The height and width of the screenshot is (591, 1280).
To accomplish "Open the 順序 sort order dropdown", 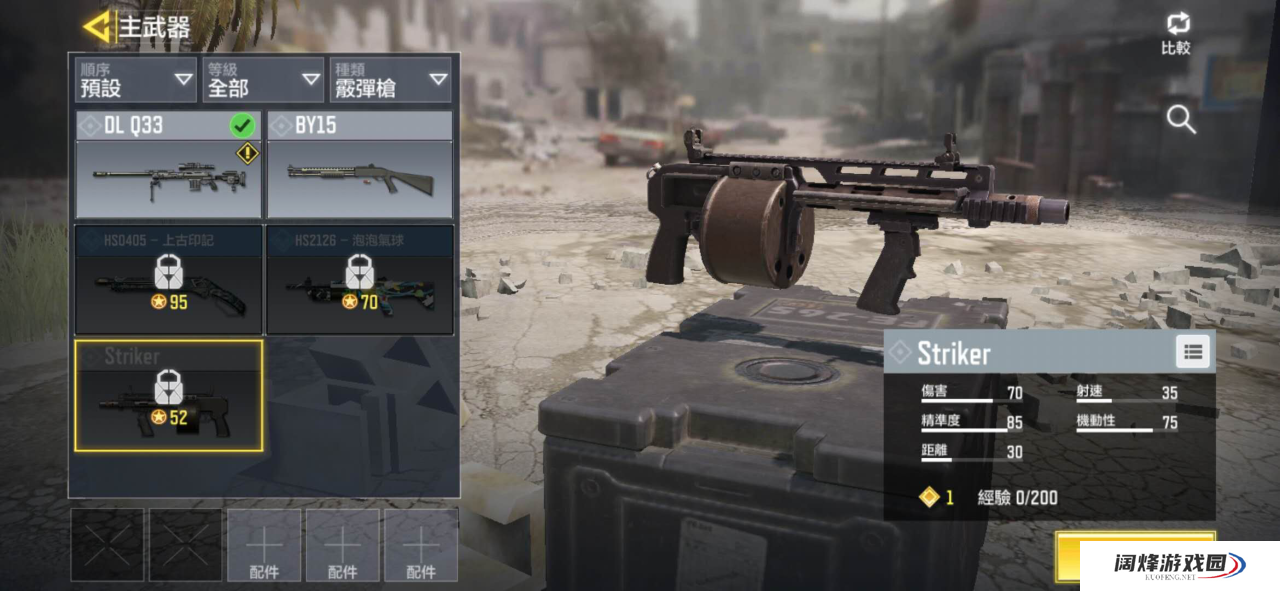I will tap(136, 80).
